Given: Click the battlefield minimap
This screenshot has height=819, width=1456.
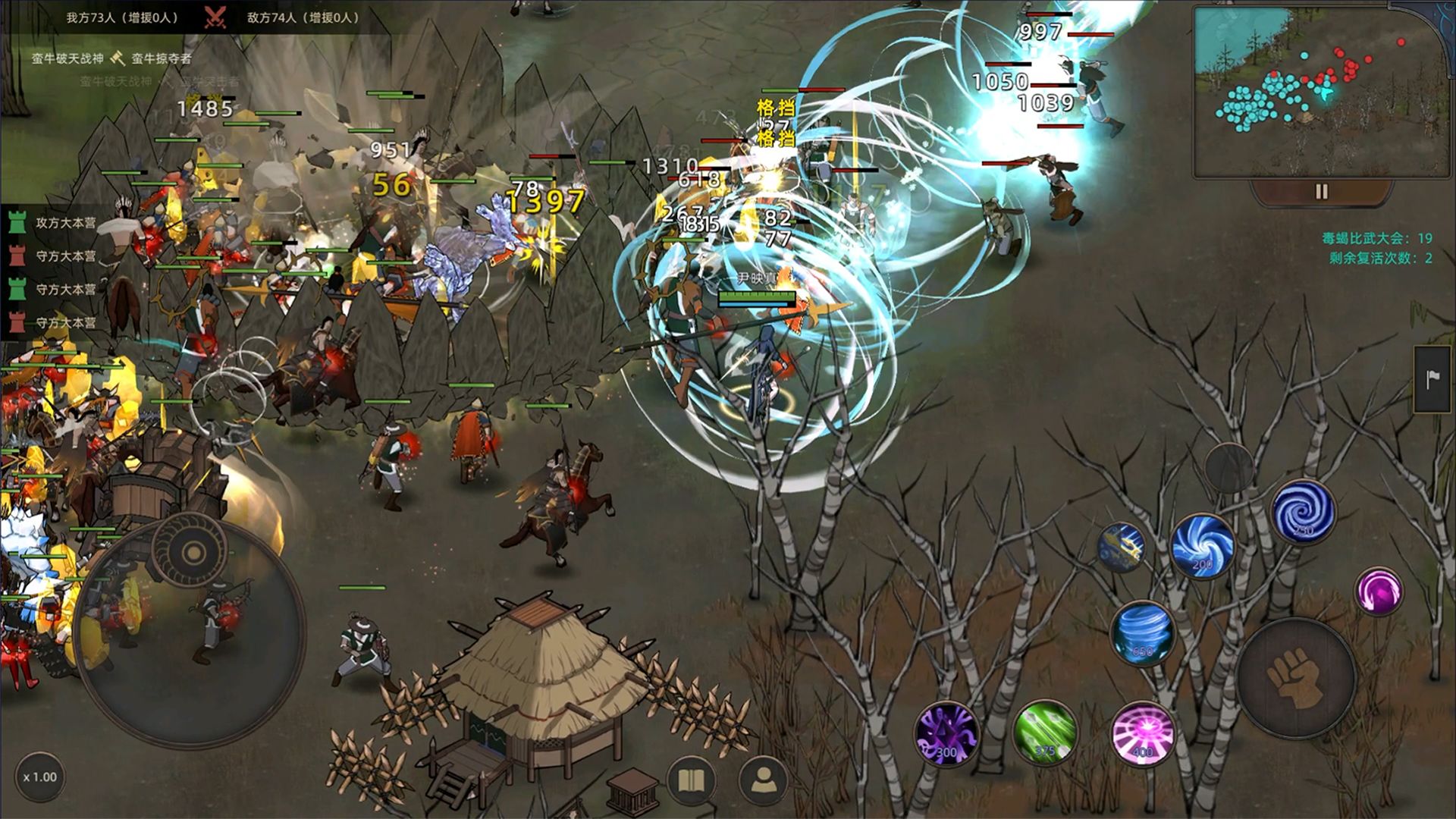Looking at the screenshot, I should coord(1320,93).
